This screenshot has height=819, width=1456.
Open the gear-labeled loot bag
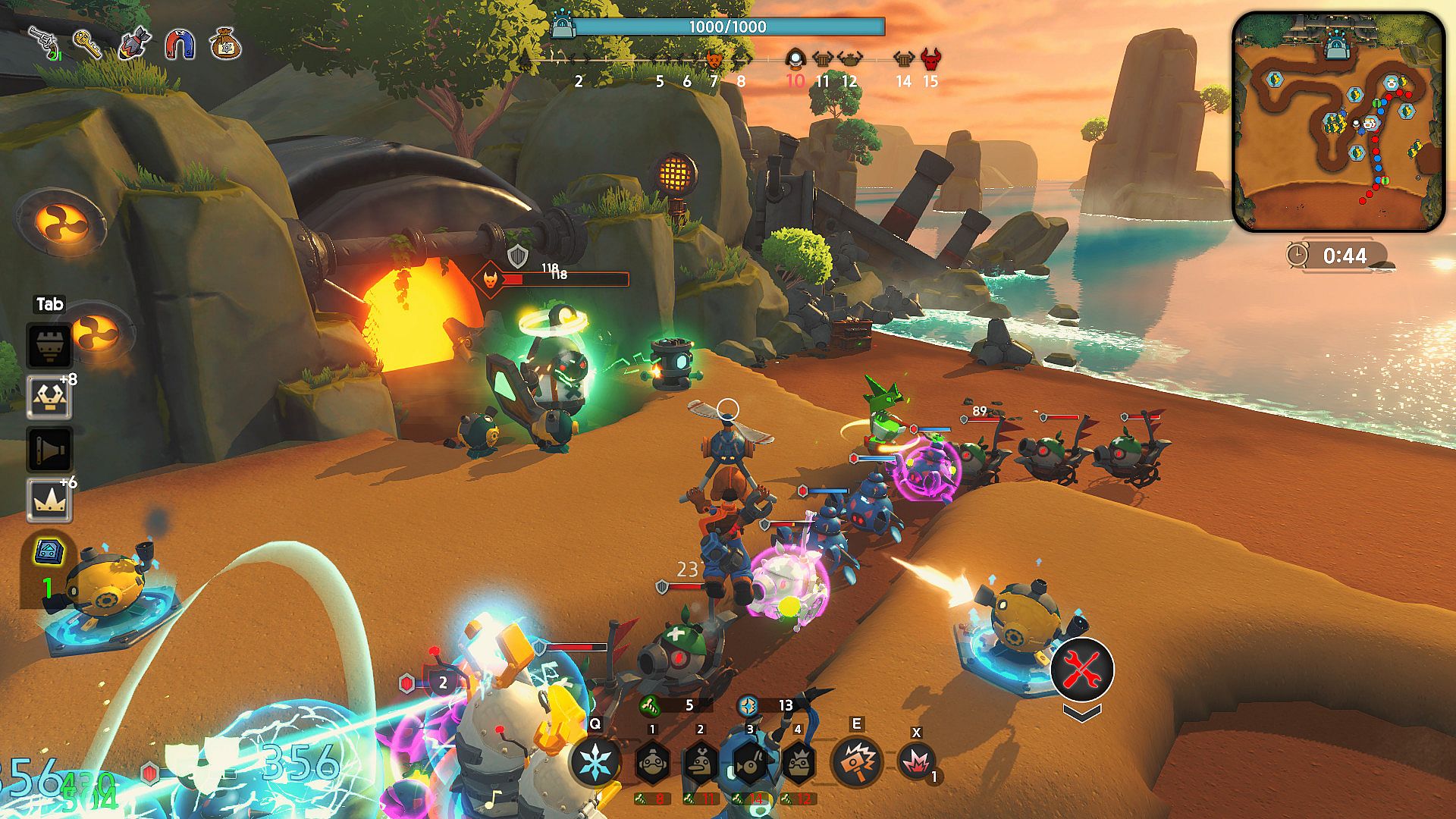pos(225,44)
